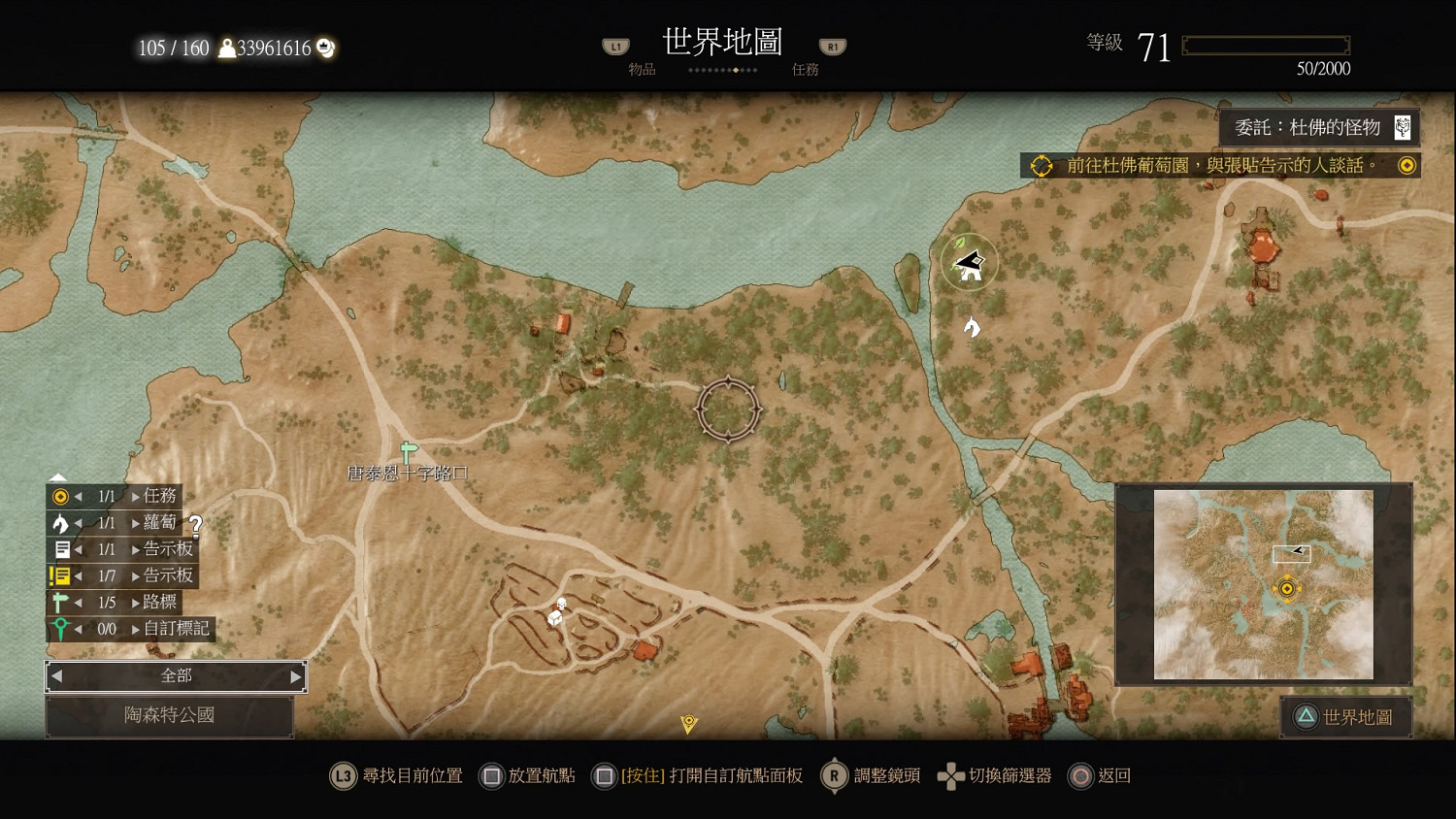The width and height of the screenshot is (1456, 819).
Task: Click the 50/2000 experience progress bar
Action: coord(1265,44)
